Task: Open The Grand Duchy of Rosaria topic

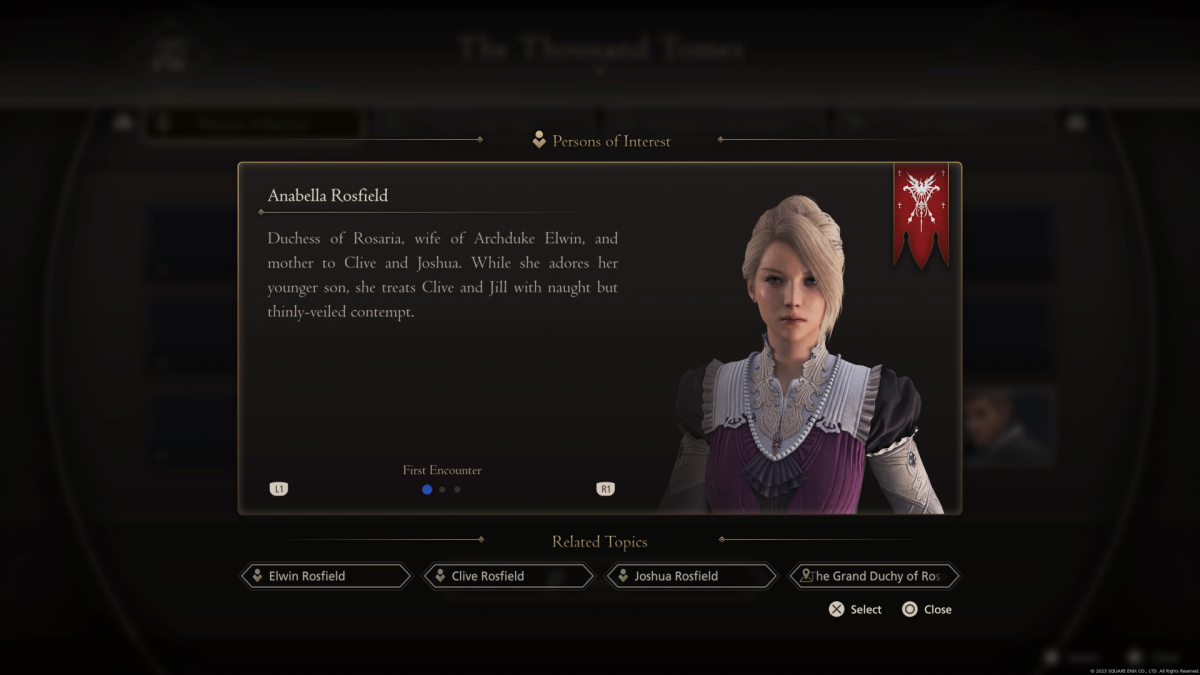Action: pos(874,576)
